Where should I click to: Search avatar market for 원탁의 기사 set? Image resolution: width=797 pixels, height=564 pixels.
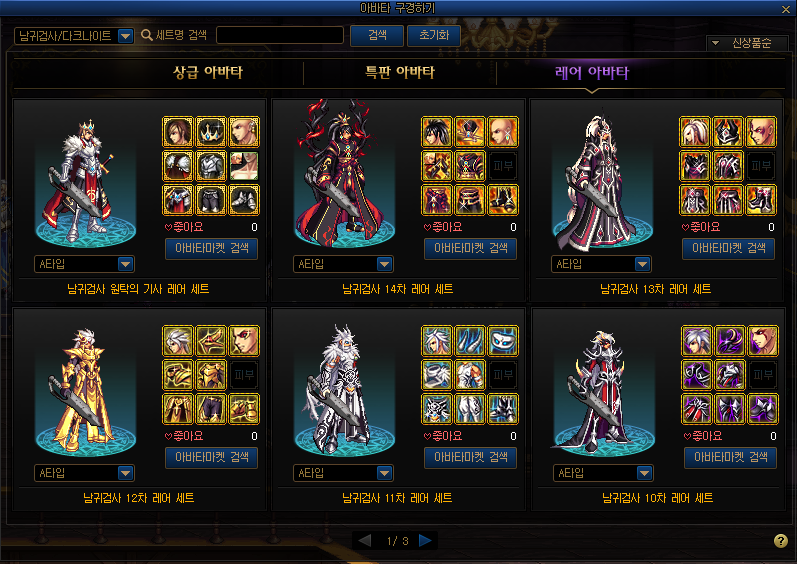tap(211, 249)
